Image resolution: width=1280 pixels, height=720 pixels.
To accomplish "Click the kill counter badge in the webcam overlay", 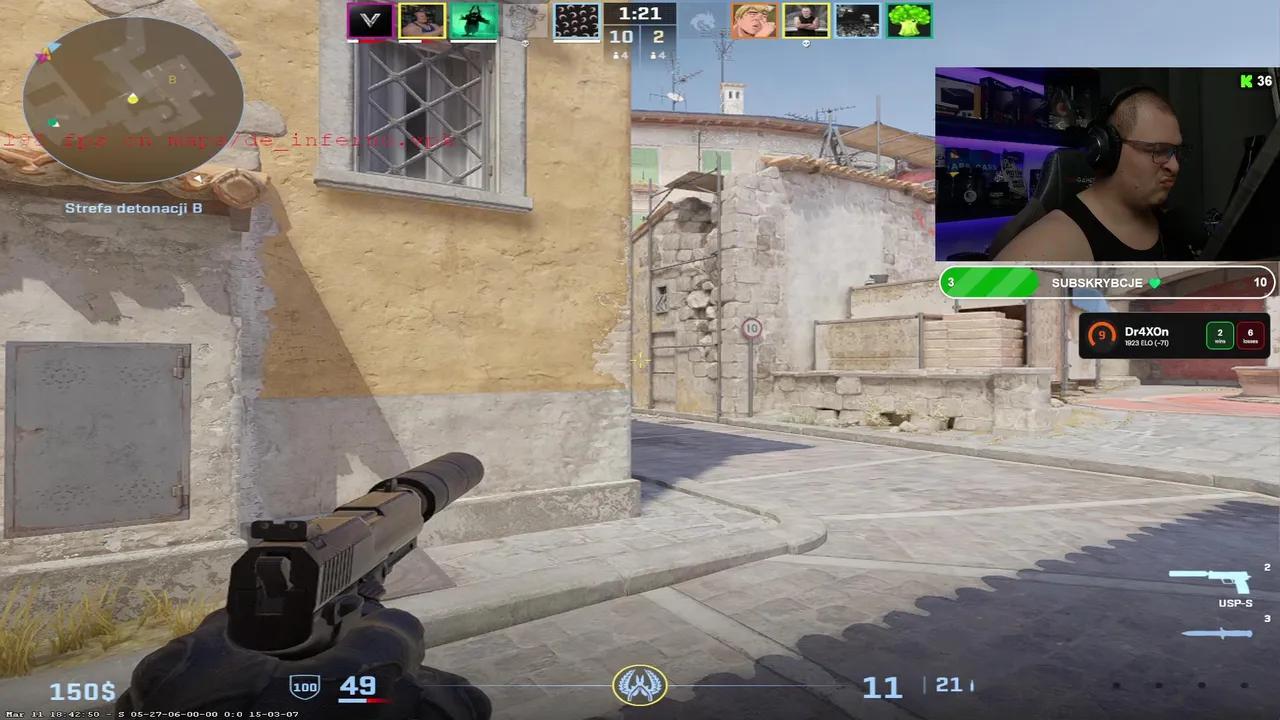I will coord(1253,82).
